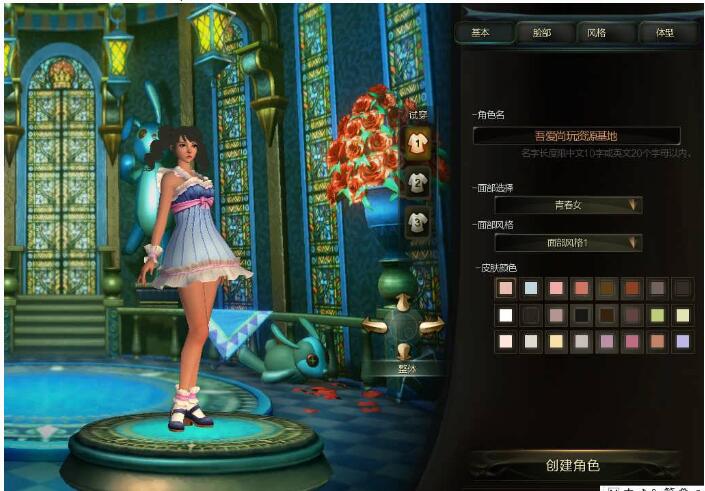Open the 面部选择 dropdown showing 青春女
The width and height of the screenshot is (705, 491).
(568, 205)
